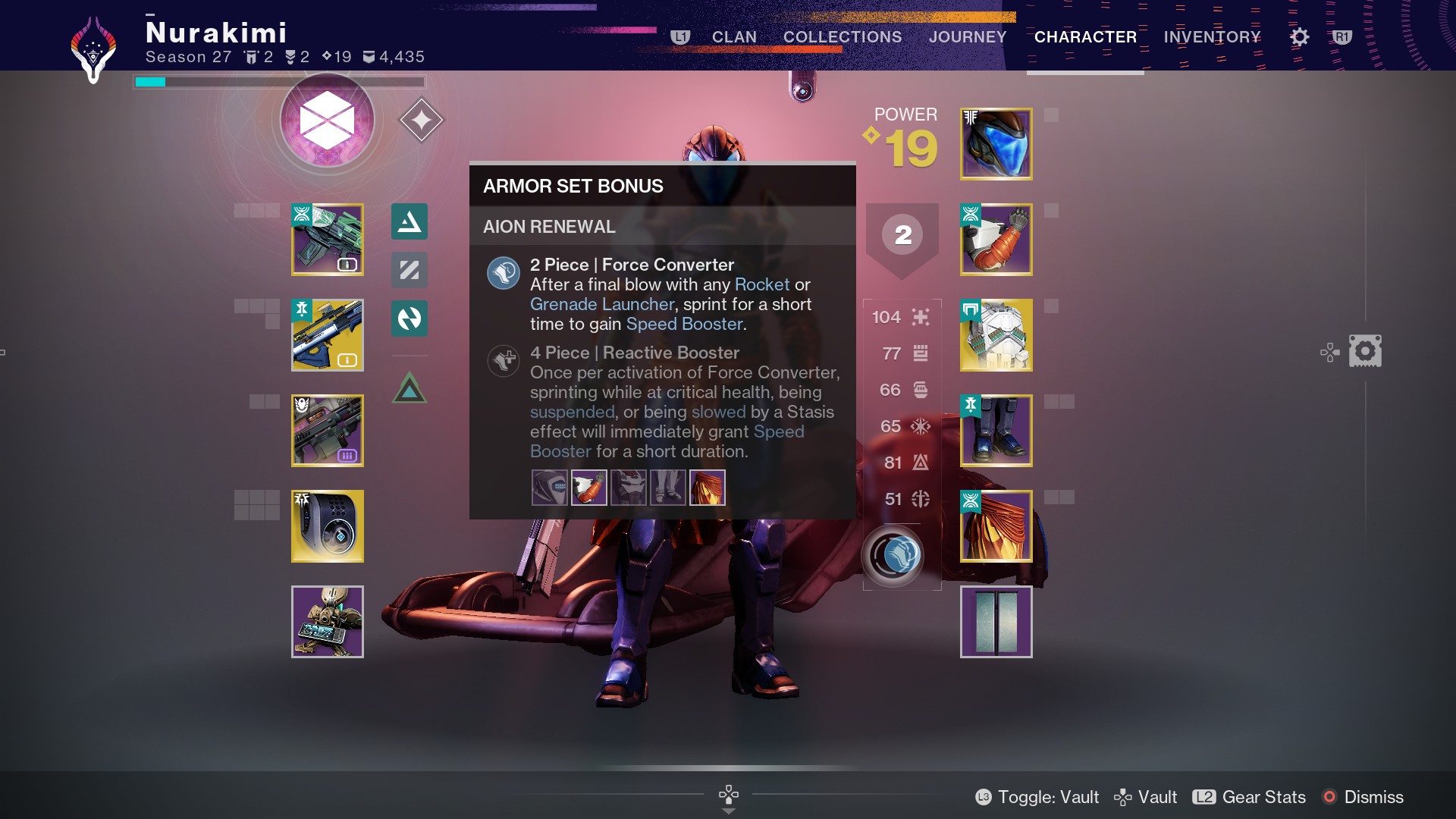Open settings via the gear icon
Image resolution: width=1456 pixels, height=819 pixels.
tap(1299, 36)
